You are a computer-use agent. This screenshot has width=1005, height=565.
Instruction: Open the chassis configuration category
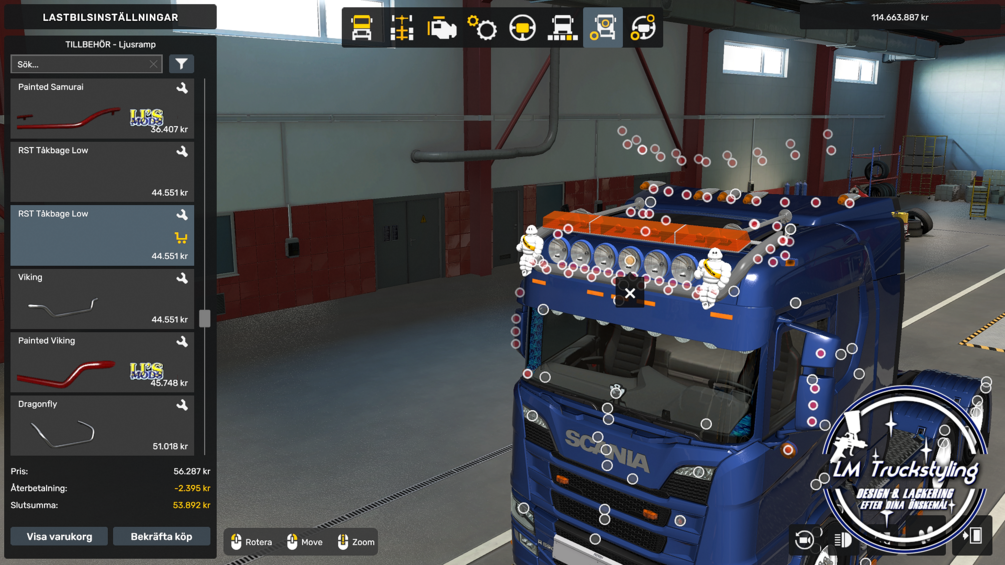click(x=402, y=28)
